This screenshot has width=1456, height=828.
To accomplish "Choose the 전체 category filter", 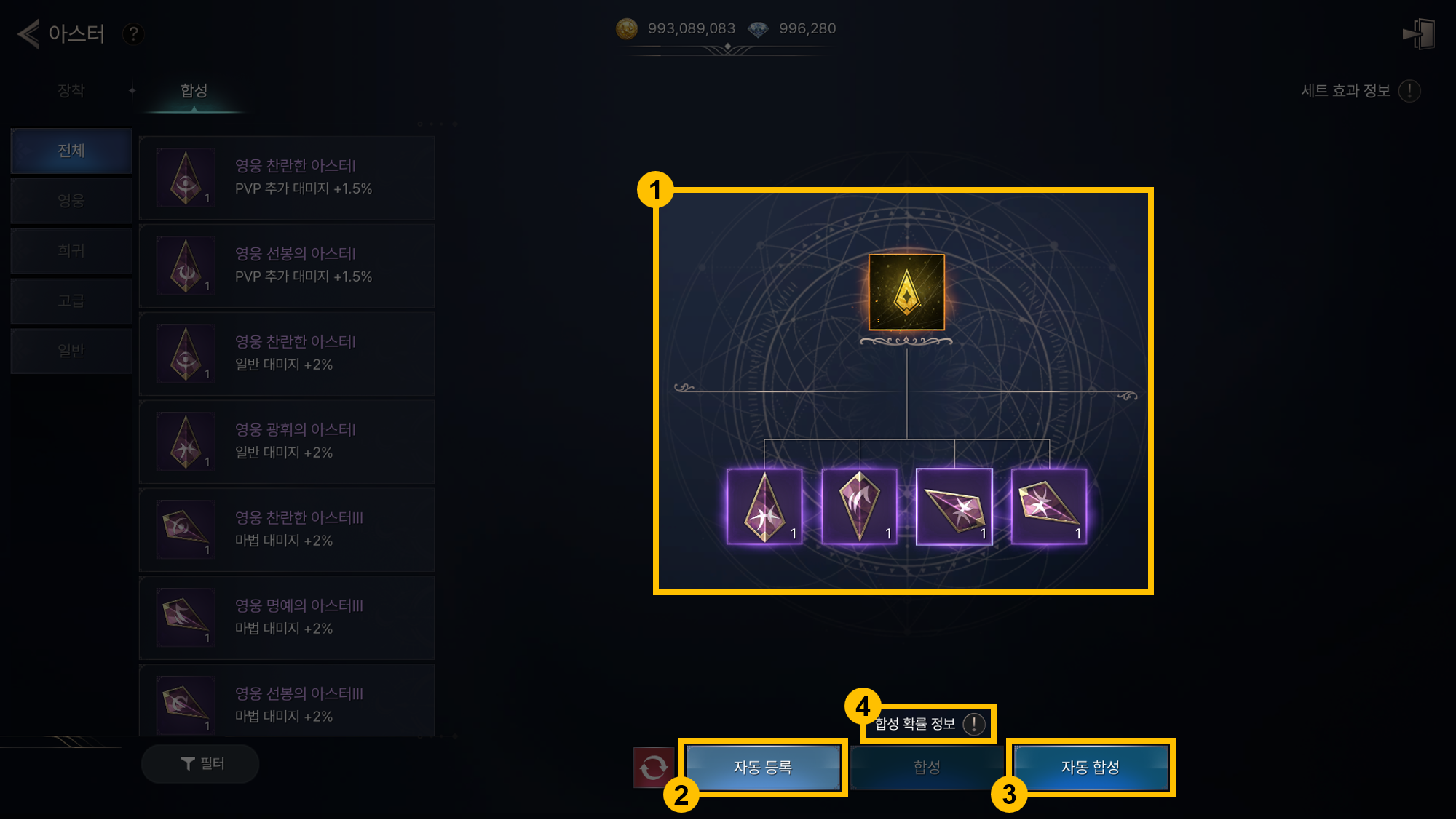I will 71,151.
